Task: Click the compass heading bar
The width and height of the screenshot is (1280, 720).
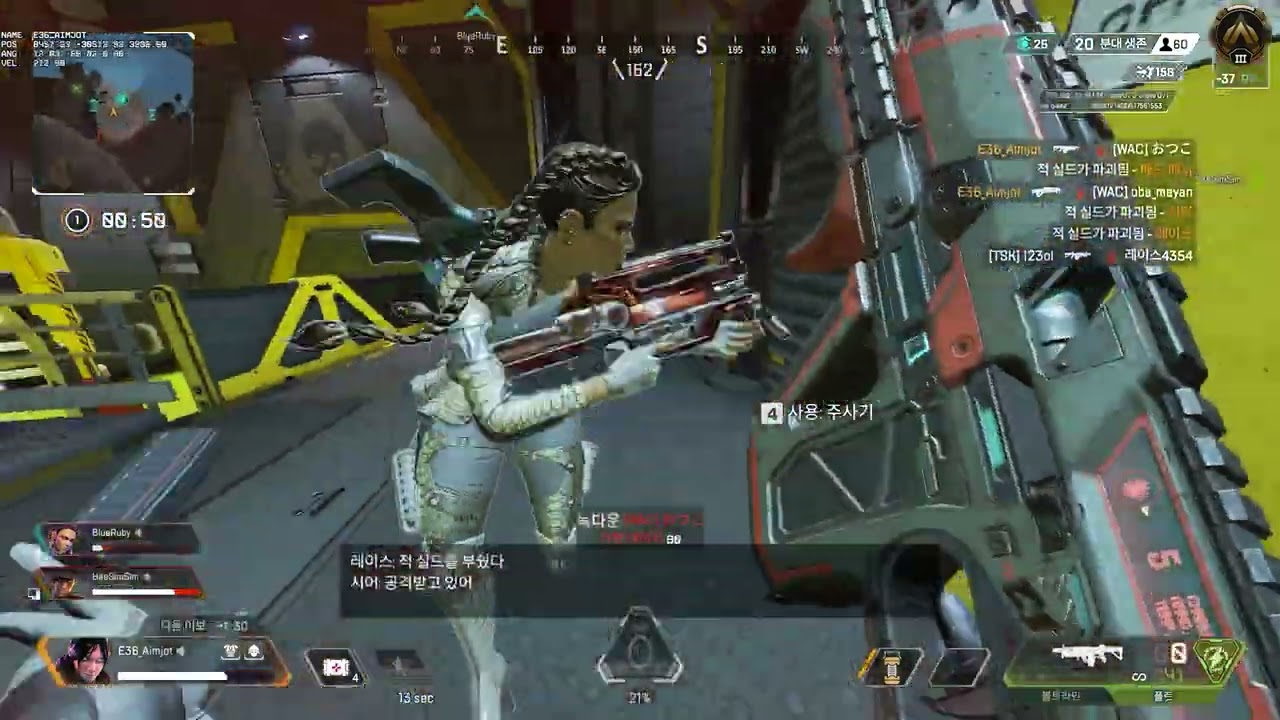Action: coord(640,47)
